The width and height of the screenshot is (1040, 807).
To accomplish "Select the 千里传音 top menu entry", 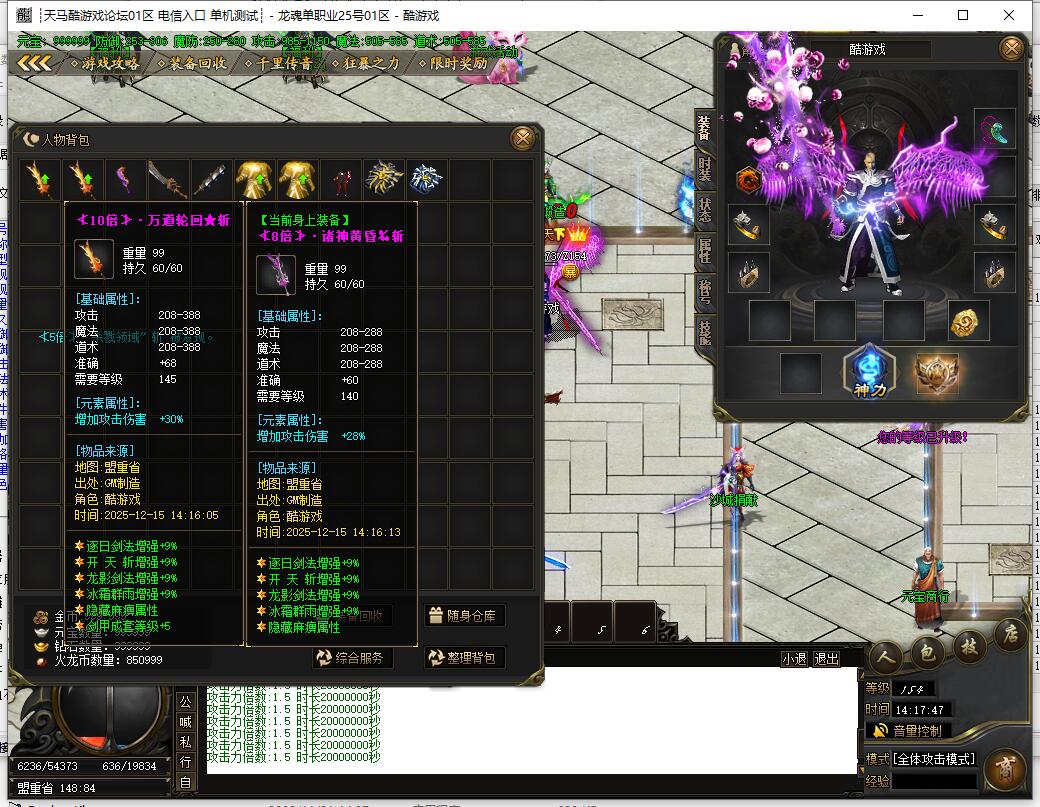I will tap(278, 63).
